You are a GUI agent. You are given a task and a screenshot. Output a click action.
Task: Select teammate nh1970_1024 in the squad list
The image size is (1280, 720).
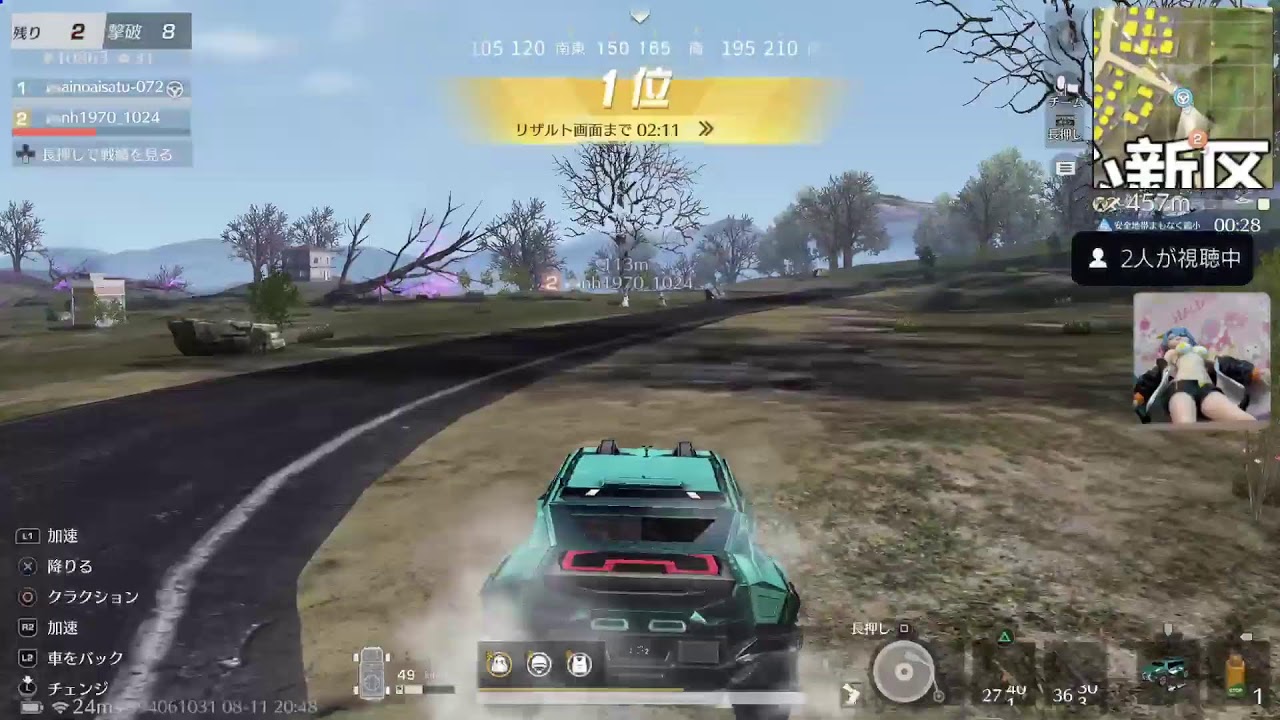pos(102,118)
